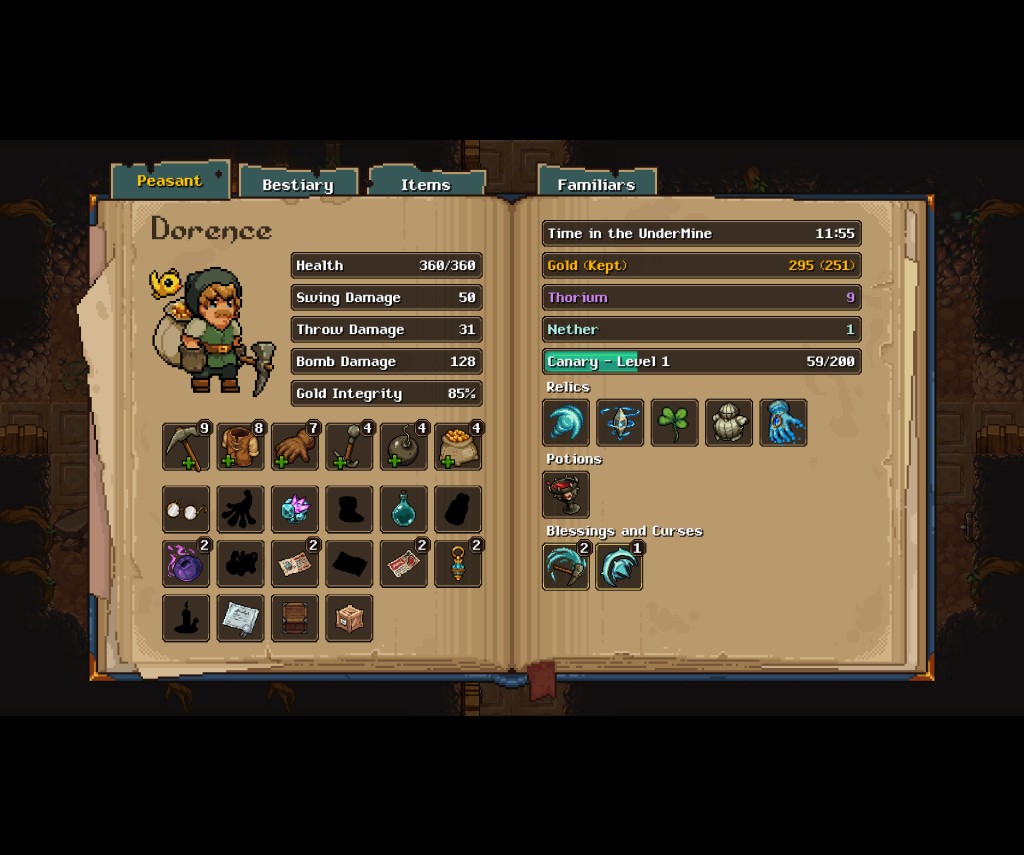Select the pink crystal cluster item
Viewport: 1024px width, 855px height.
point(295,510)
